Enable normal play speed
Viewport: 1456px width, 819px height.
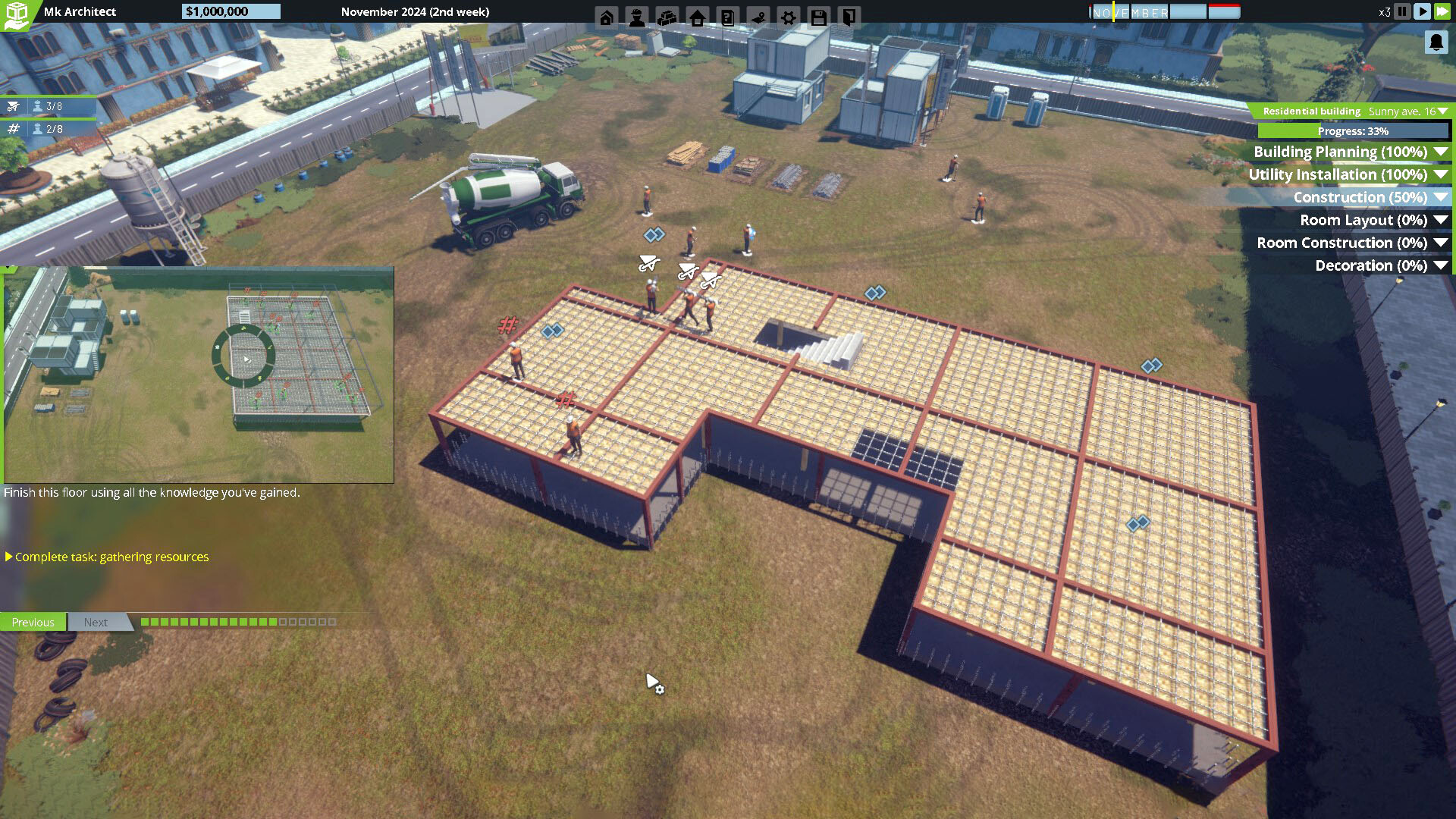click(x=1423, y=11)
